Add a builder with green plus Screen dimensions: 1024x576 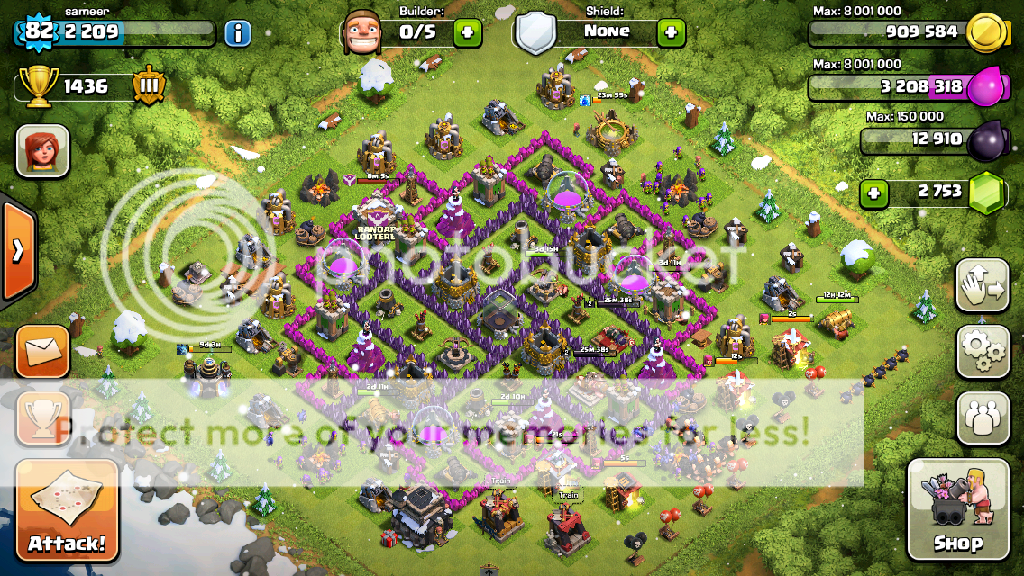coord(467,32)
